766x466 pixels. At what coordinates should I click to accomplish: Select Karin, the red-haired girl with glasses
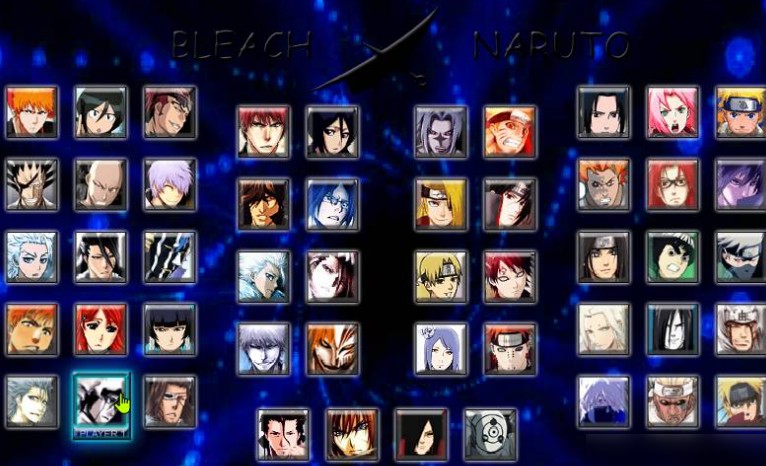coord(672,184)
